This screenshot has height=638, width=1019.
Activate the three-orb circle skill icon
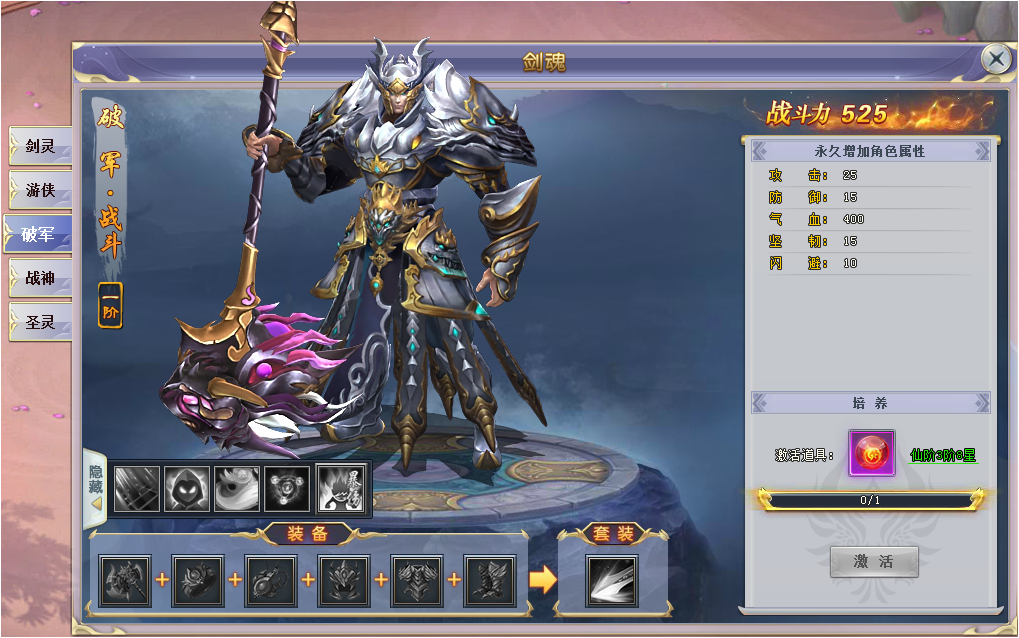[x=287, y=489]
